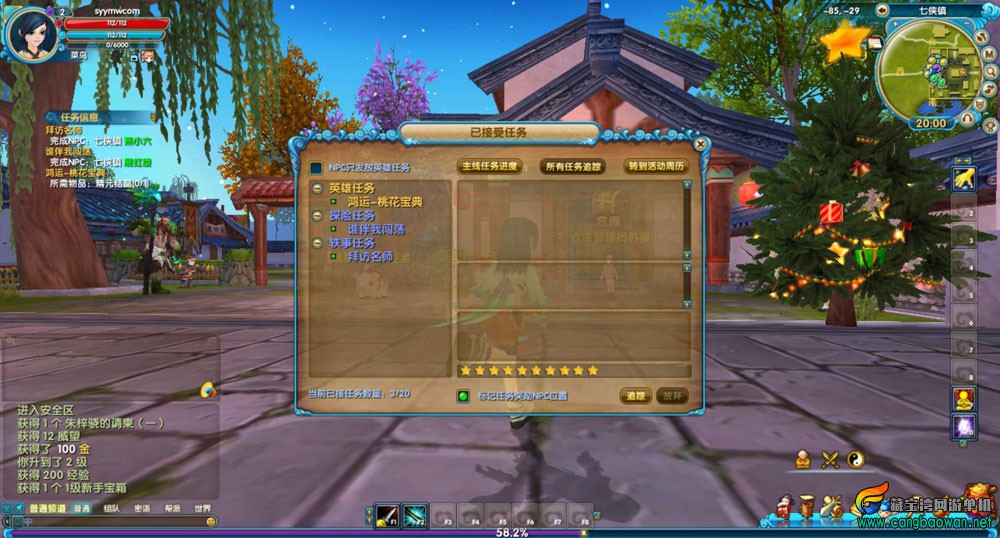
Task: Switch to the 世界 chat channel
Action: (203, 508)
